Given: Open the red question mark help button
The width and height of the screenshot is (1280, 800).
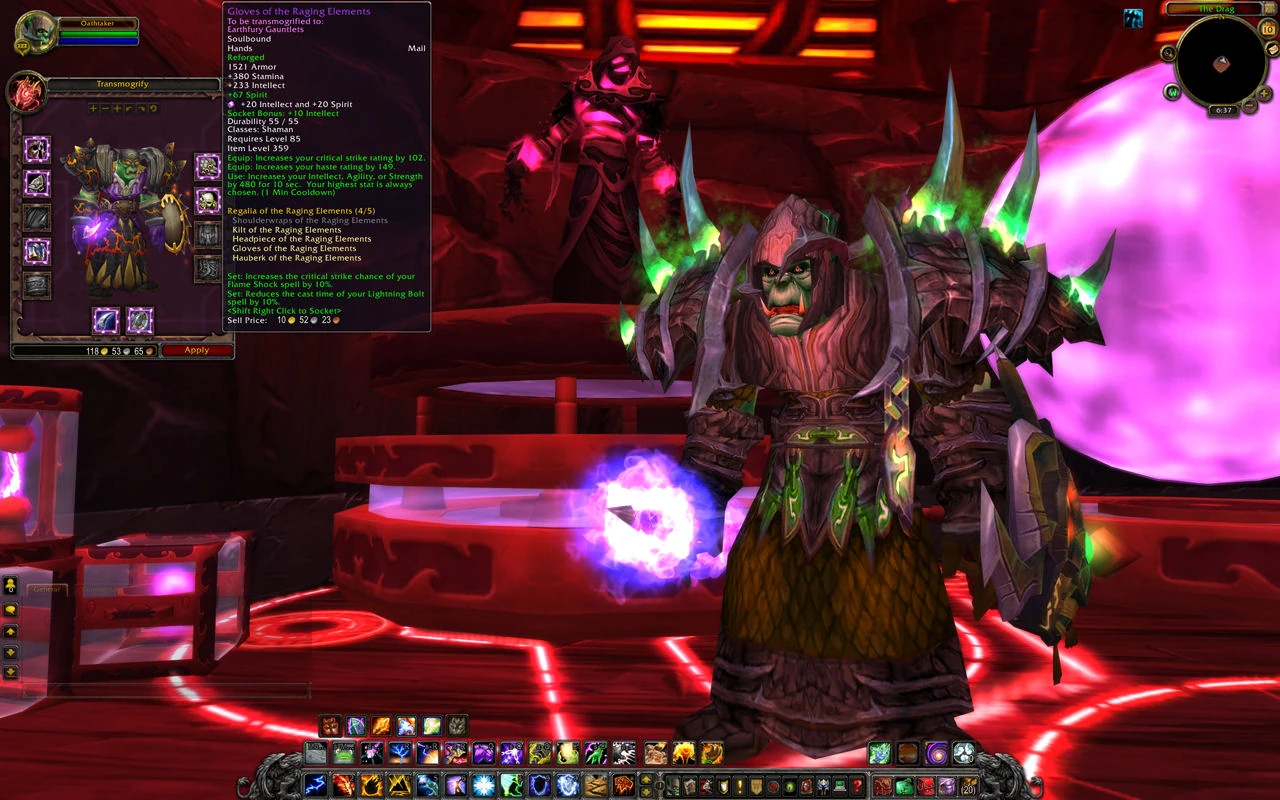Looking at the screenshot, I should click(857, 786).
